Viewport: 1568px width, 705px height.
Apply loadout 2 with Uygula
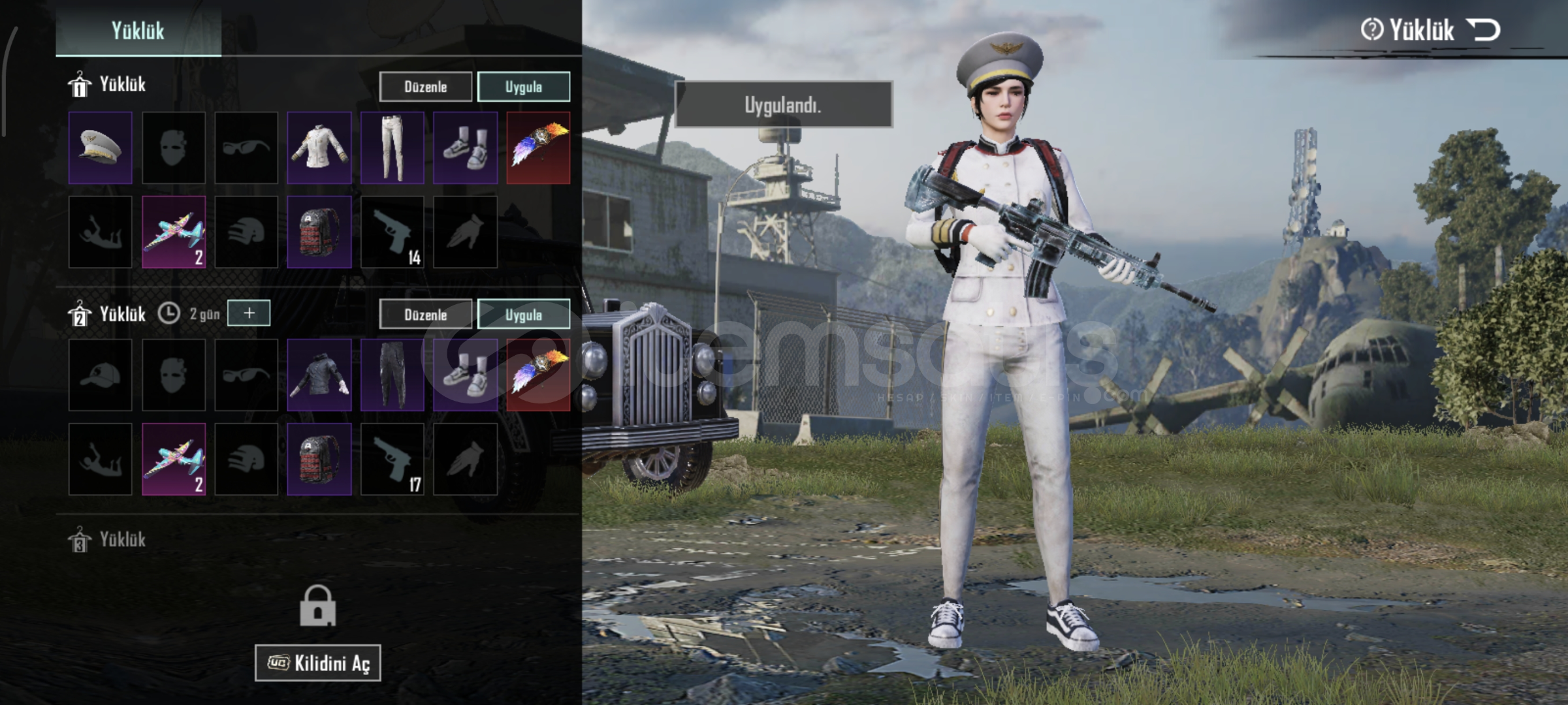tap(523, 315)
